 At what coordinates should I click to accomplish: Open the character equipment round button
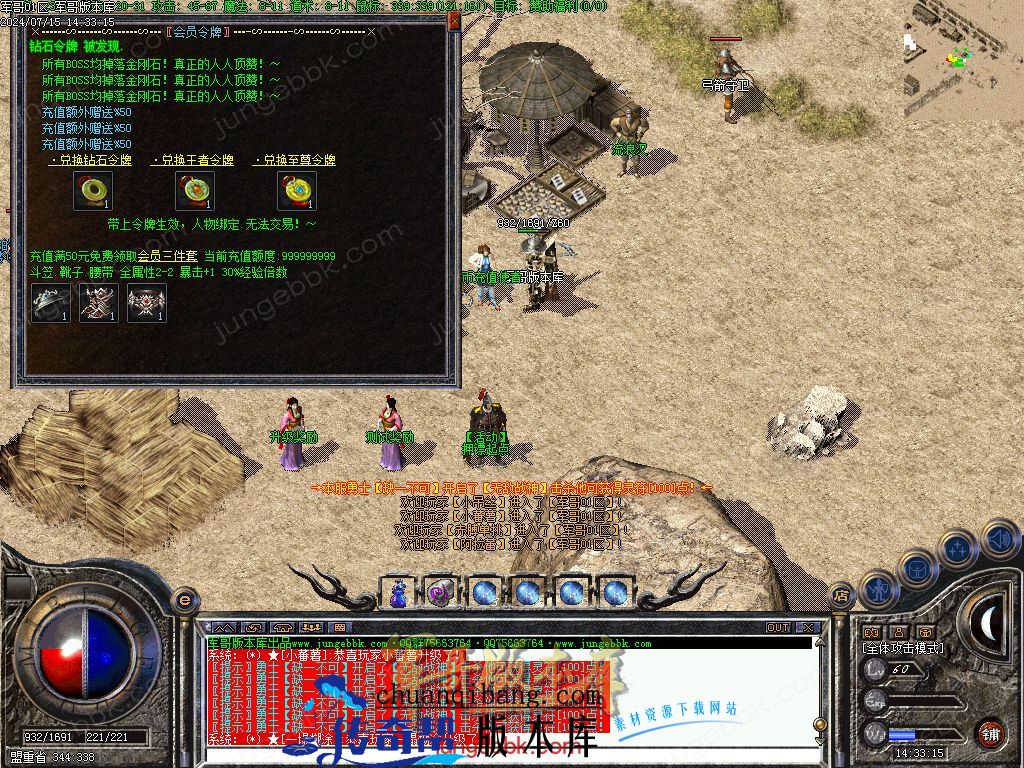[878, 590]
